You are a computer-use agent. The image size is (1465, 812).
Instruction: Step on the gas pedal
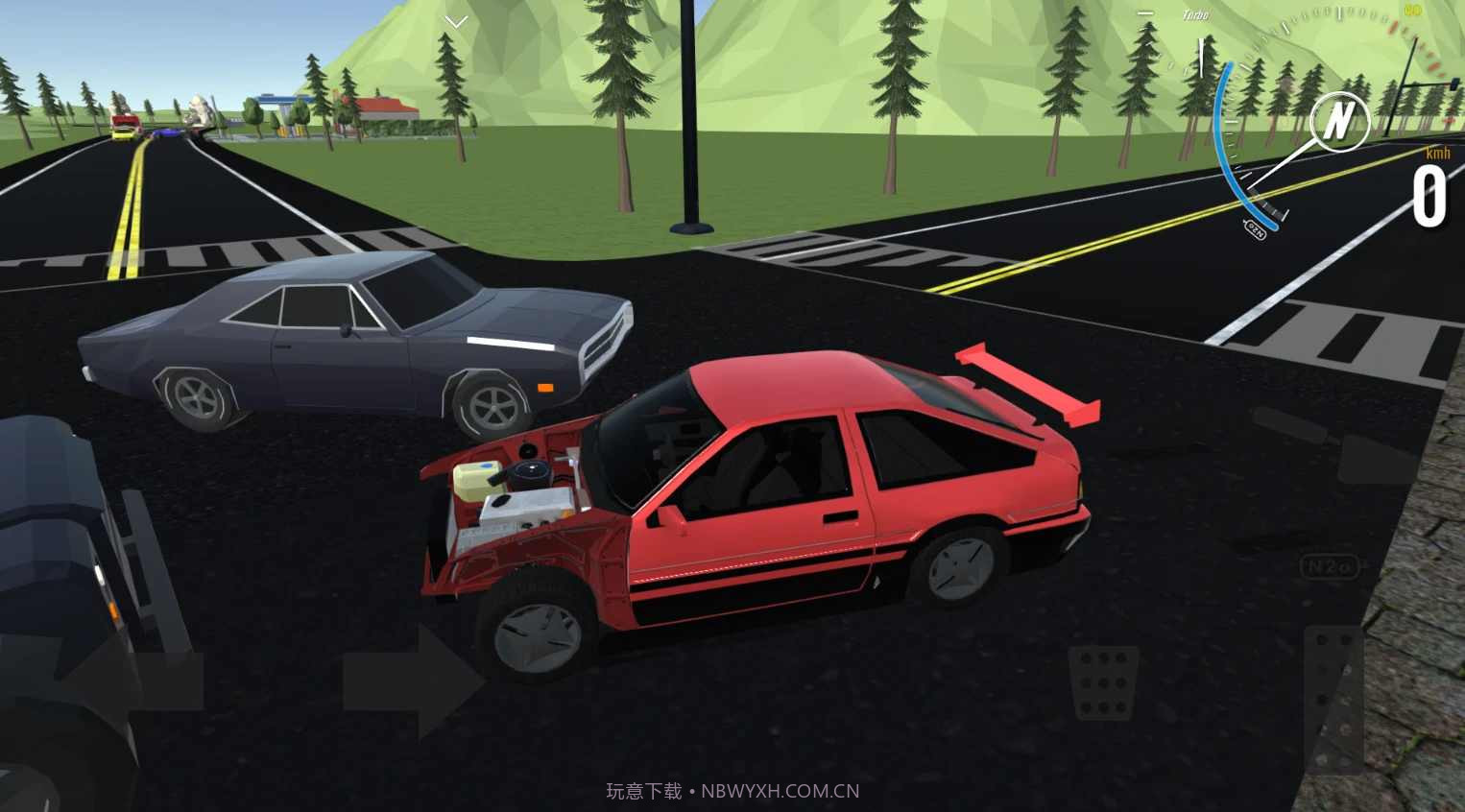tap(1334, 698)
